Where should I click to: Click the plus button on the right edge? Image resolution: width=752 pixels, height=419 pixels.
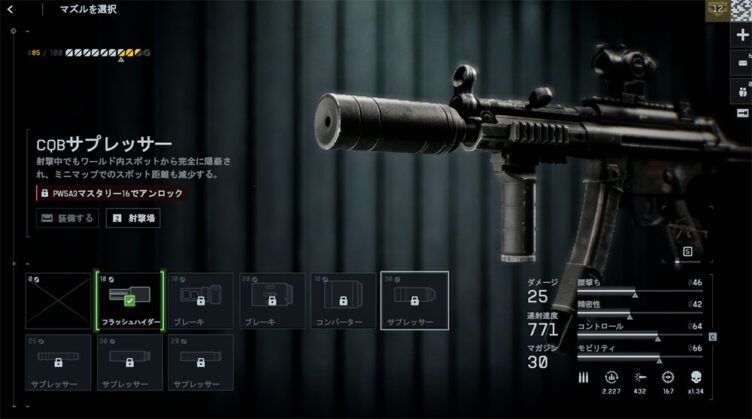[741, 35]
